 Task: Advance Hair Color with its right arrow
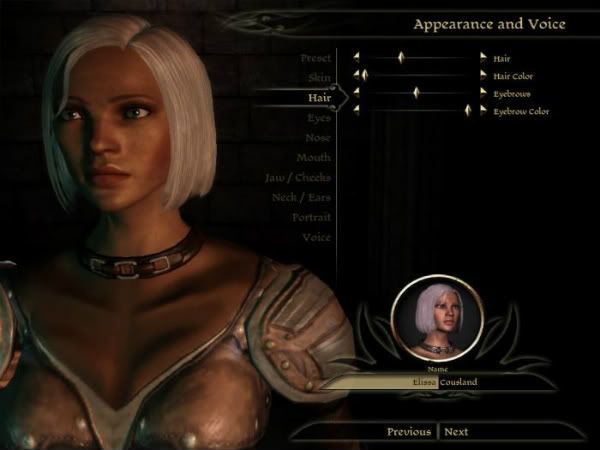pos(484,75)
